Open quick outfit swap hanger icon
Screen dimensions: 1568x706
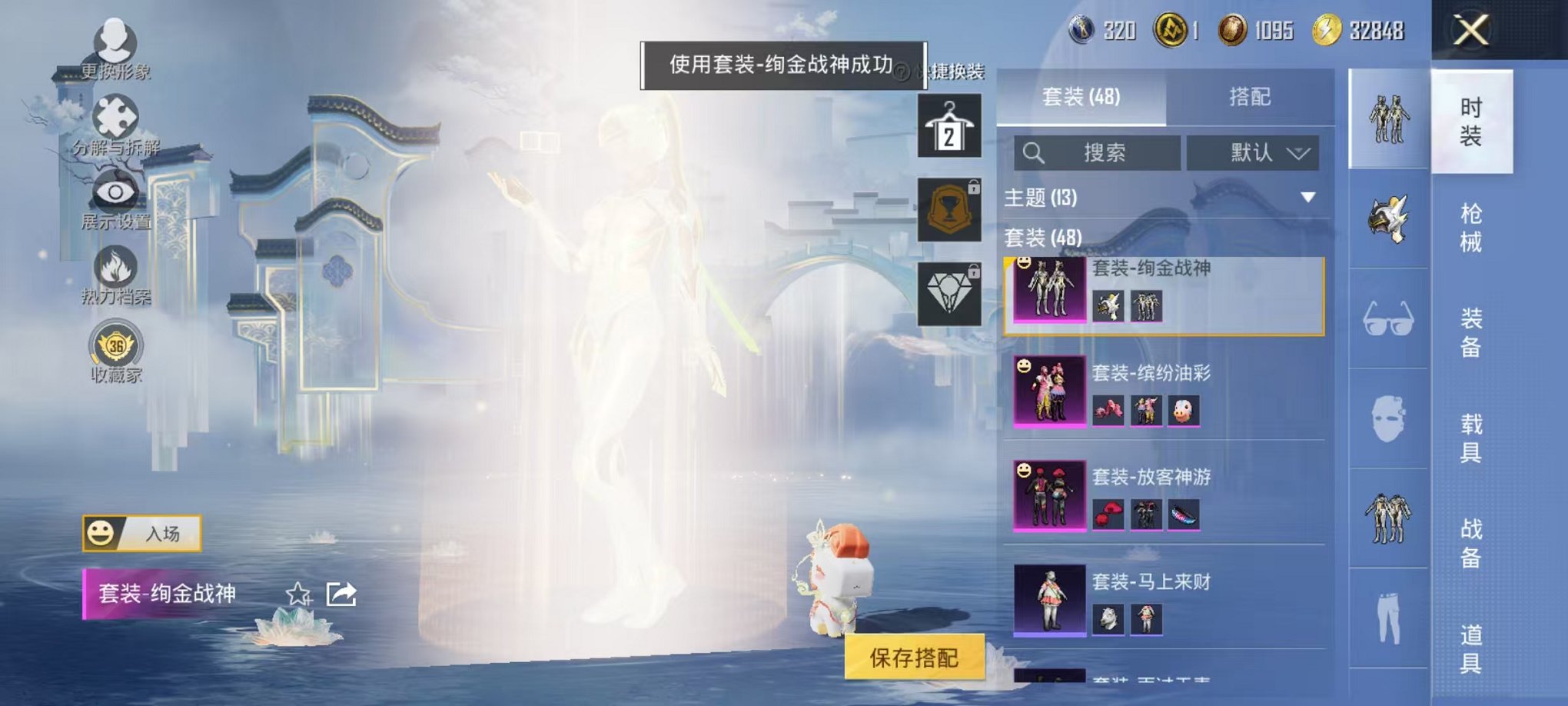coord(951,123)
